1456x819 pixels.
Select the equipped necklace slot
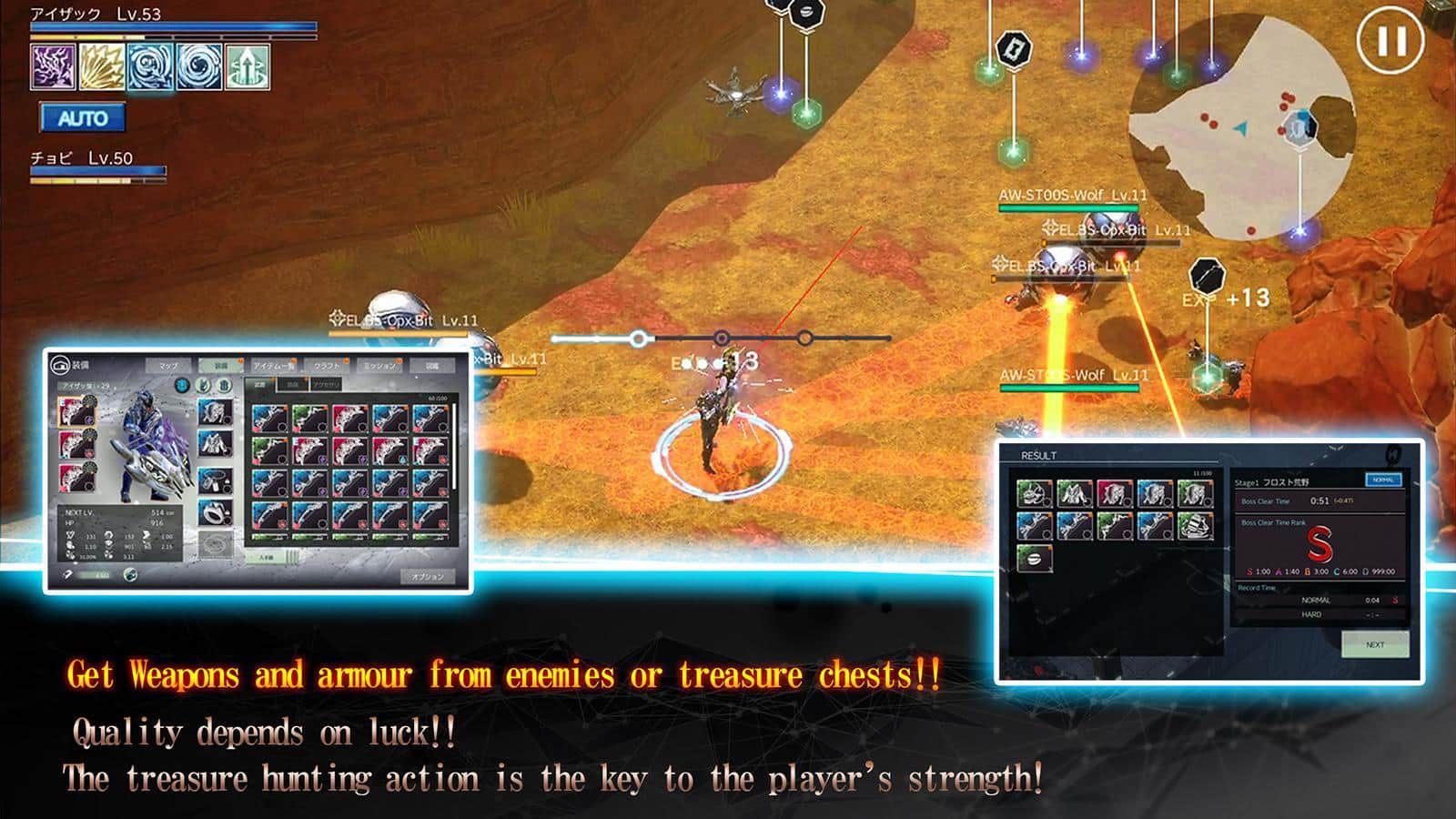(215, 479)
